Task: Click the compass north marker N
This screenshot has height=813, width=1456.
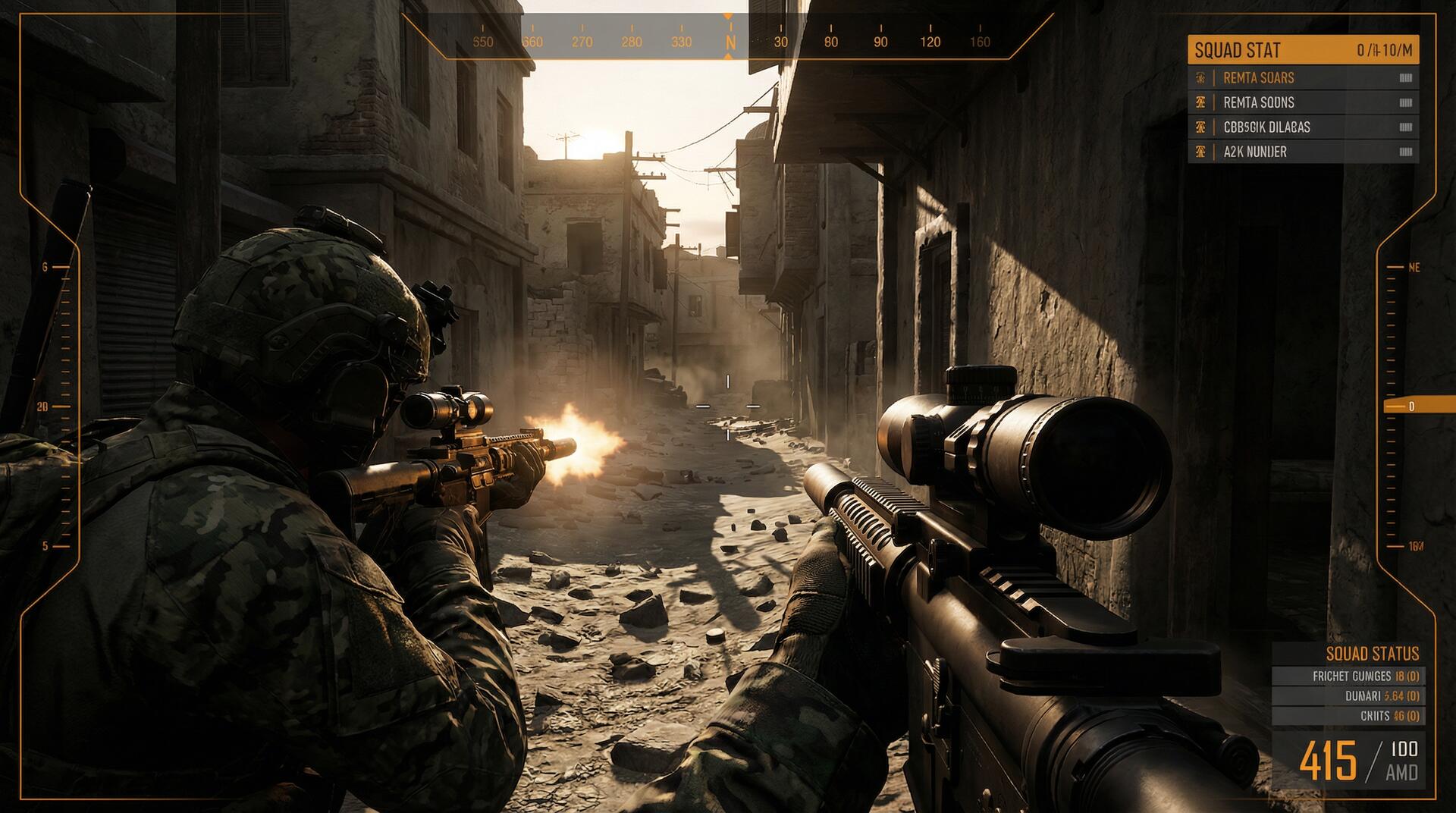Action: tap(730, 42)
